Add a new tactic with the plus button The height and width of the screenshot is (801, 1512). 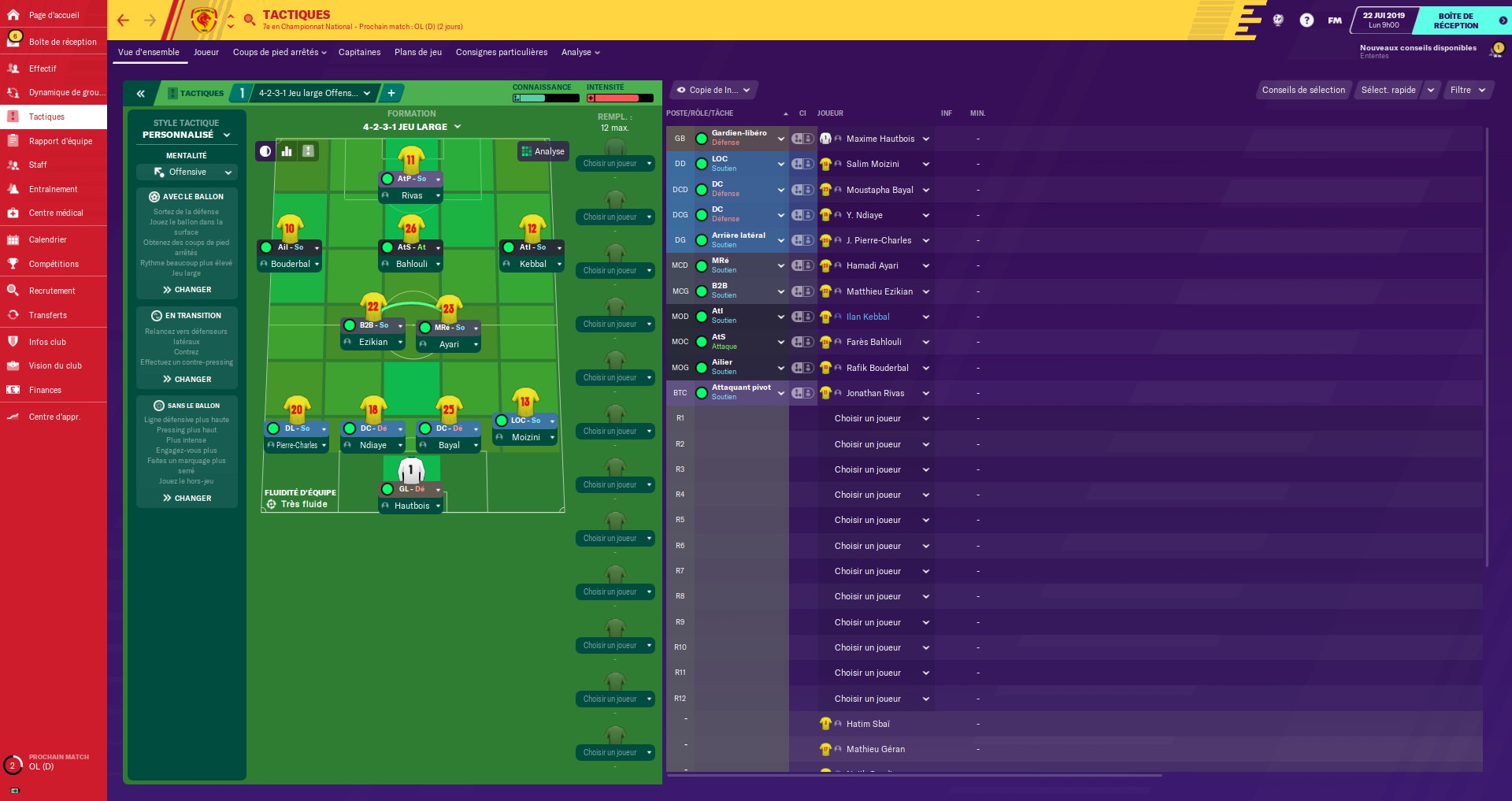point(391,93)
